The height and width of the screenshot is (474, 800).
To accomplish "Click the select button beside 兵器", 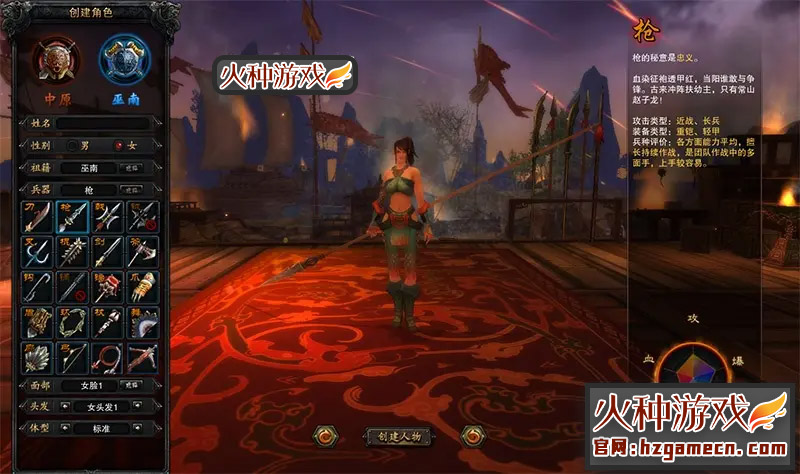I will click(x=133, y=189).
